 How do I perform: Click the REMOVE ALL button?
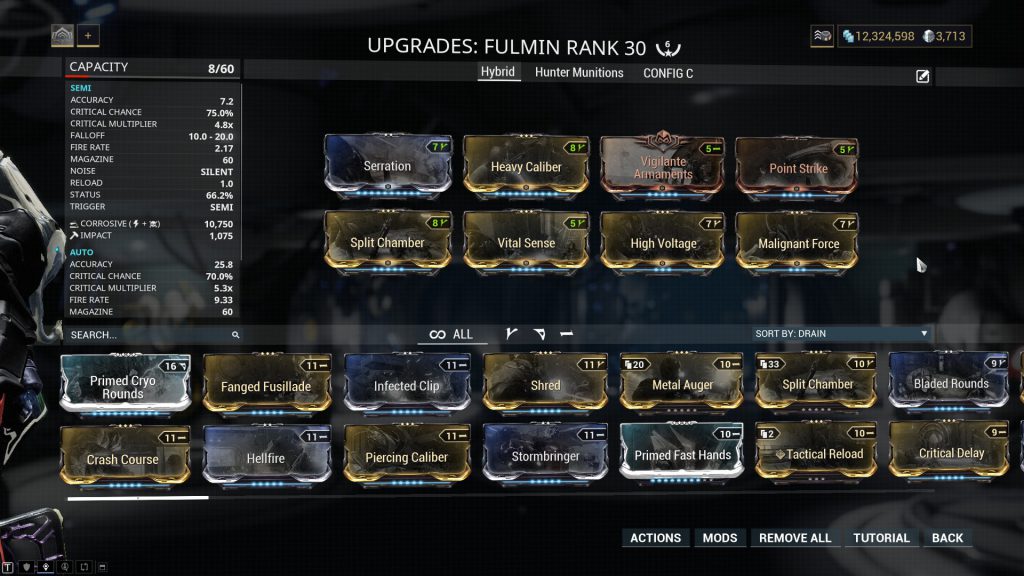pos(795,538)
